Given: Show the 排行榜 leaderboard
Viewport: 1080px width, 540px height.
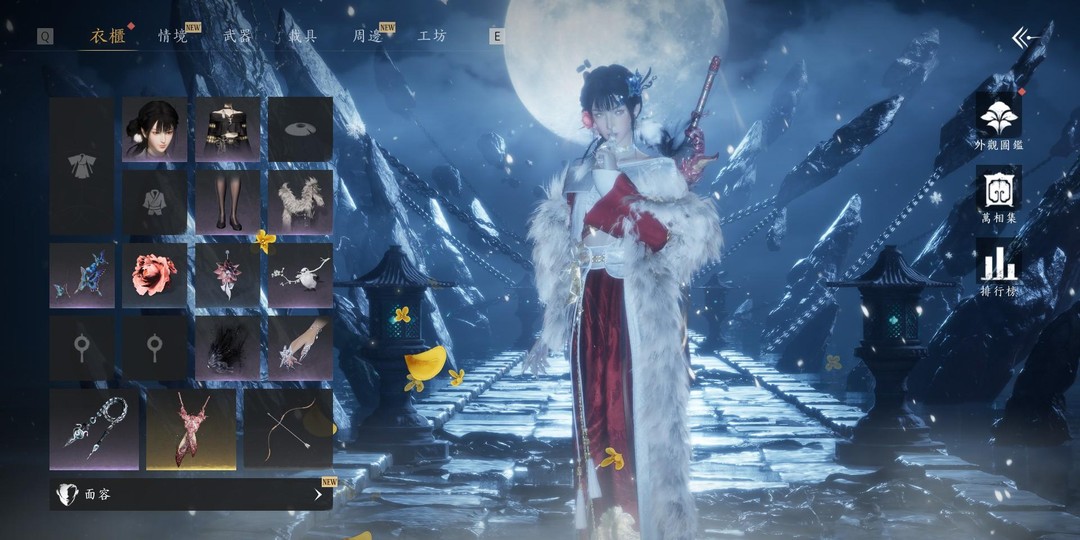Looking at the screenshot, I should point(998,270).
